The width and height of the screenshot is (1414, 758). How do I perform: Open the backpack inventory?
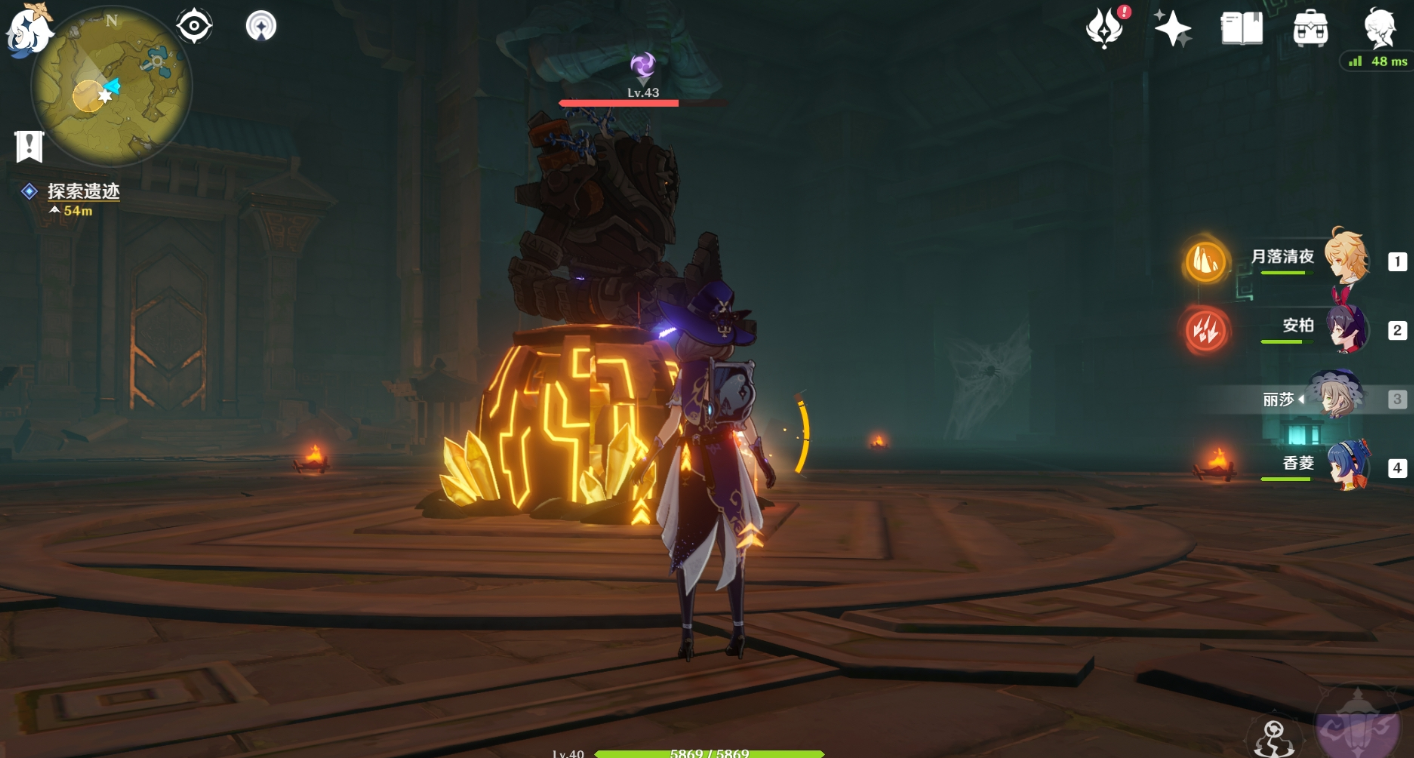[1310, 28]
